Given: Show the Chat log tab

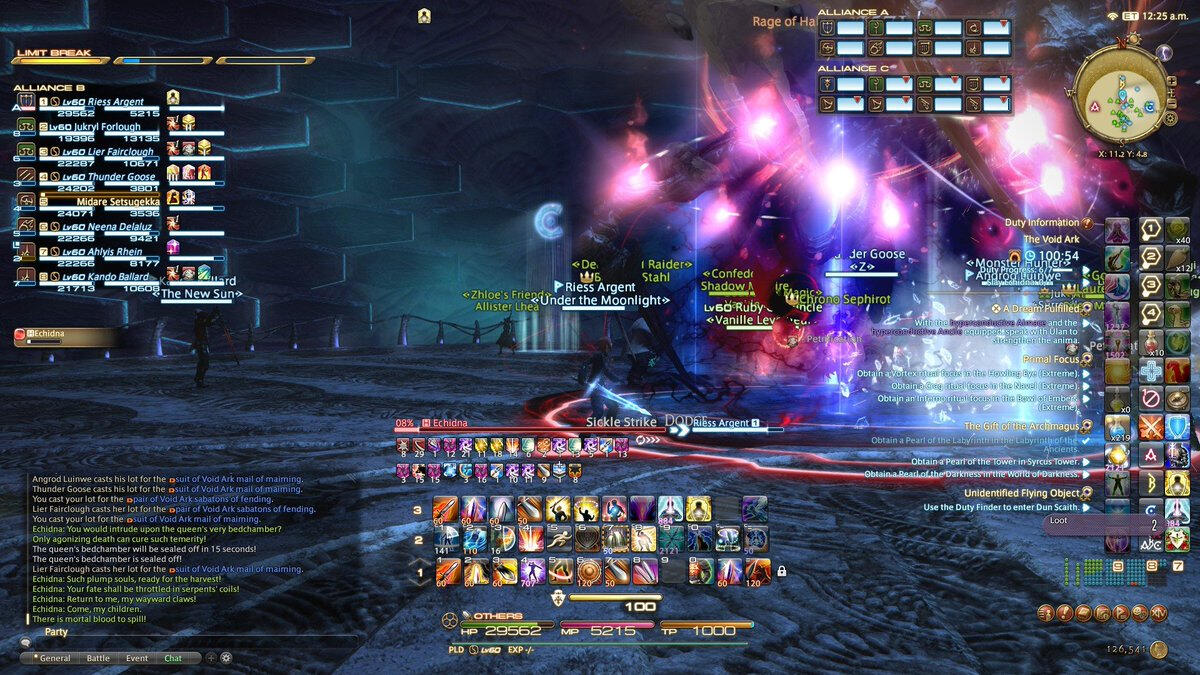Looking at the screenshot, I should [x=173, y=658].
